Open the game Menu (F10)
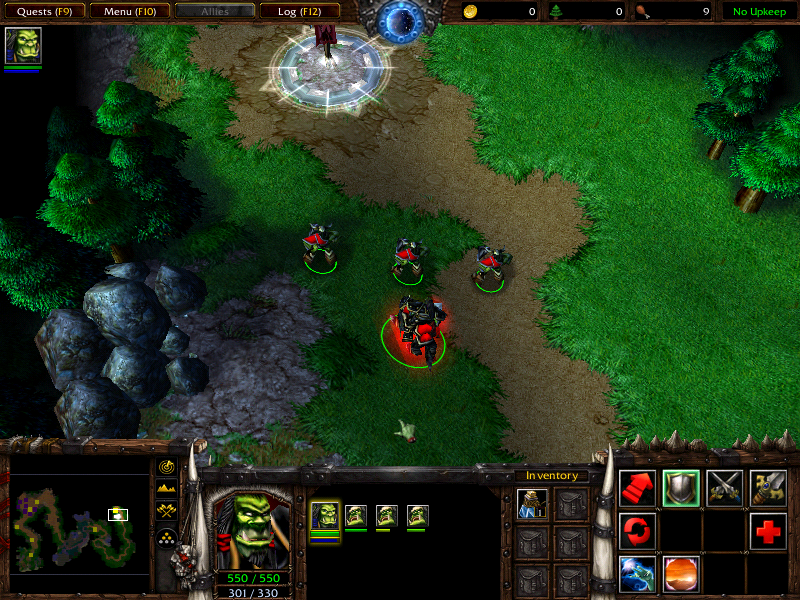Image resolution: width=800 pixels, height=600 pixels. 128,12
